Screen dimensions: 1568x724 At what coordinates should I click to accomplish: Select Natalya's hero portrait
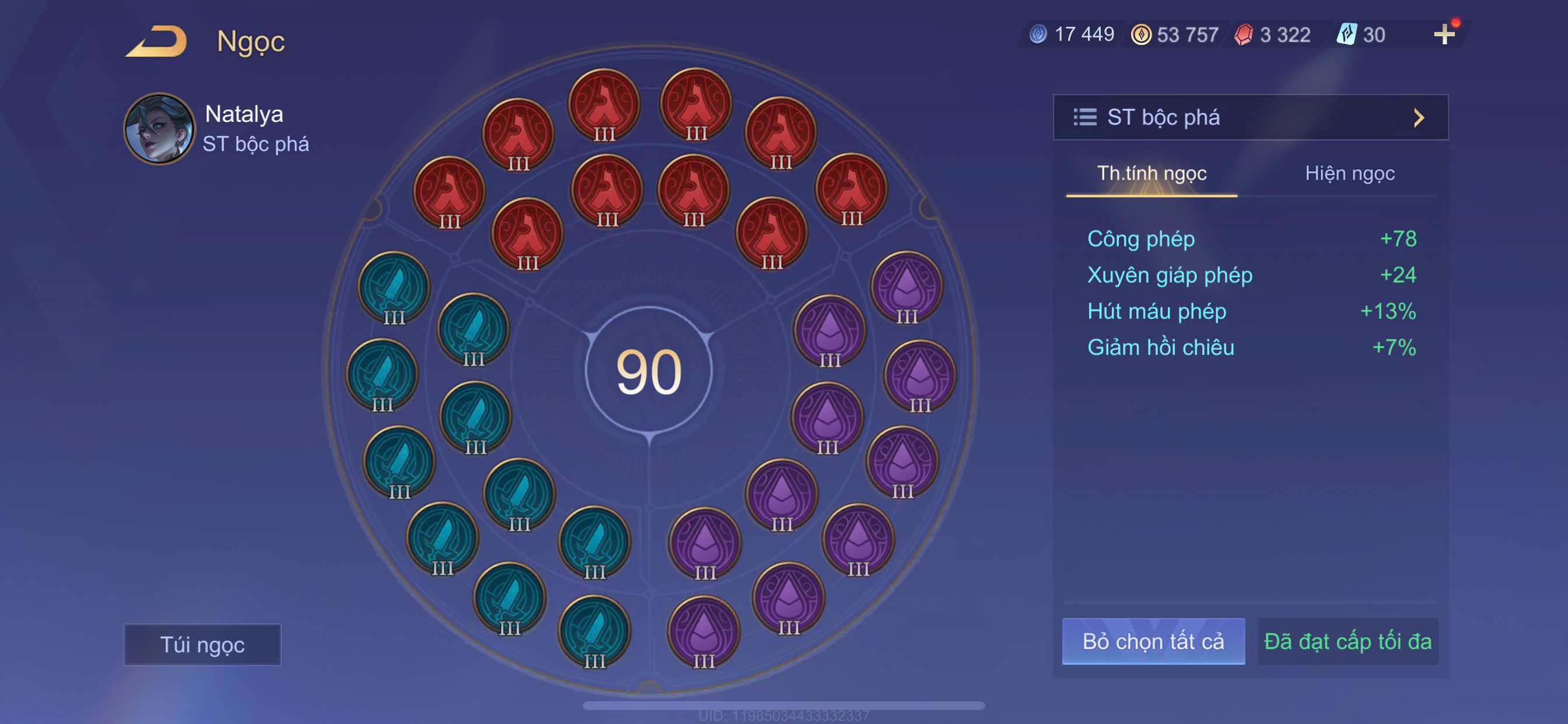[x=159, y=129]
